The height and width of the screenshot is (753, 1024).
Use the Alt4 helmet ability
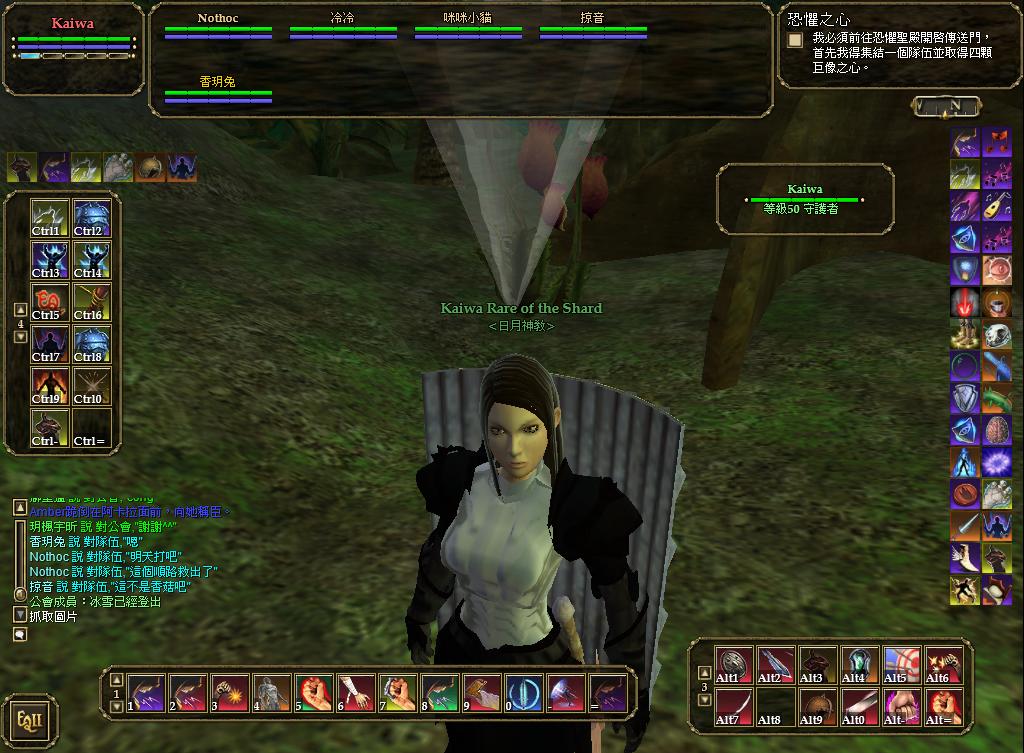[859, 665]
